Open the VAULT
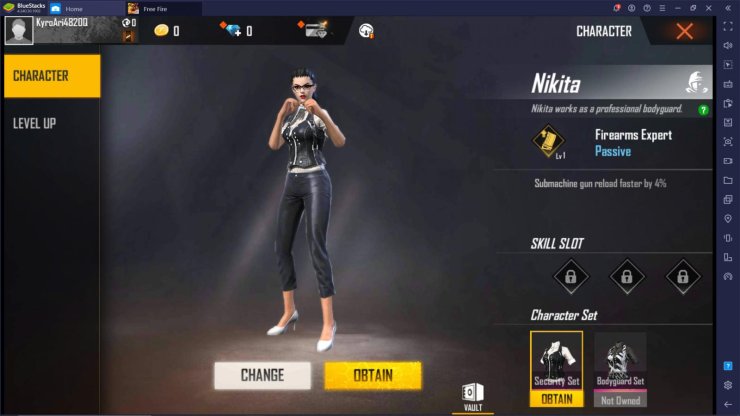740x416 pixels. click(x=472, y=394)
